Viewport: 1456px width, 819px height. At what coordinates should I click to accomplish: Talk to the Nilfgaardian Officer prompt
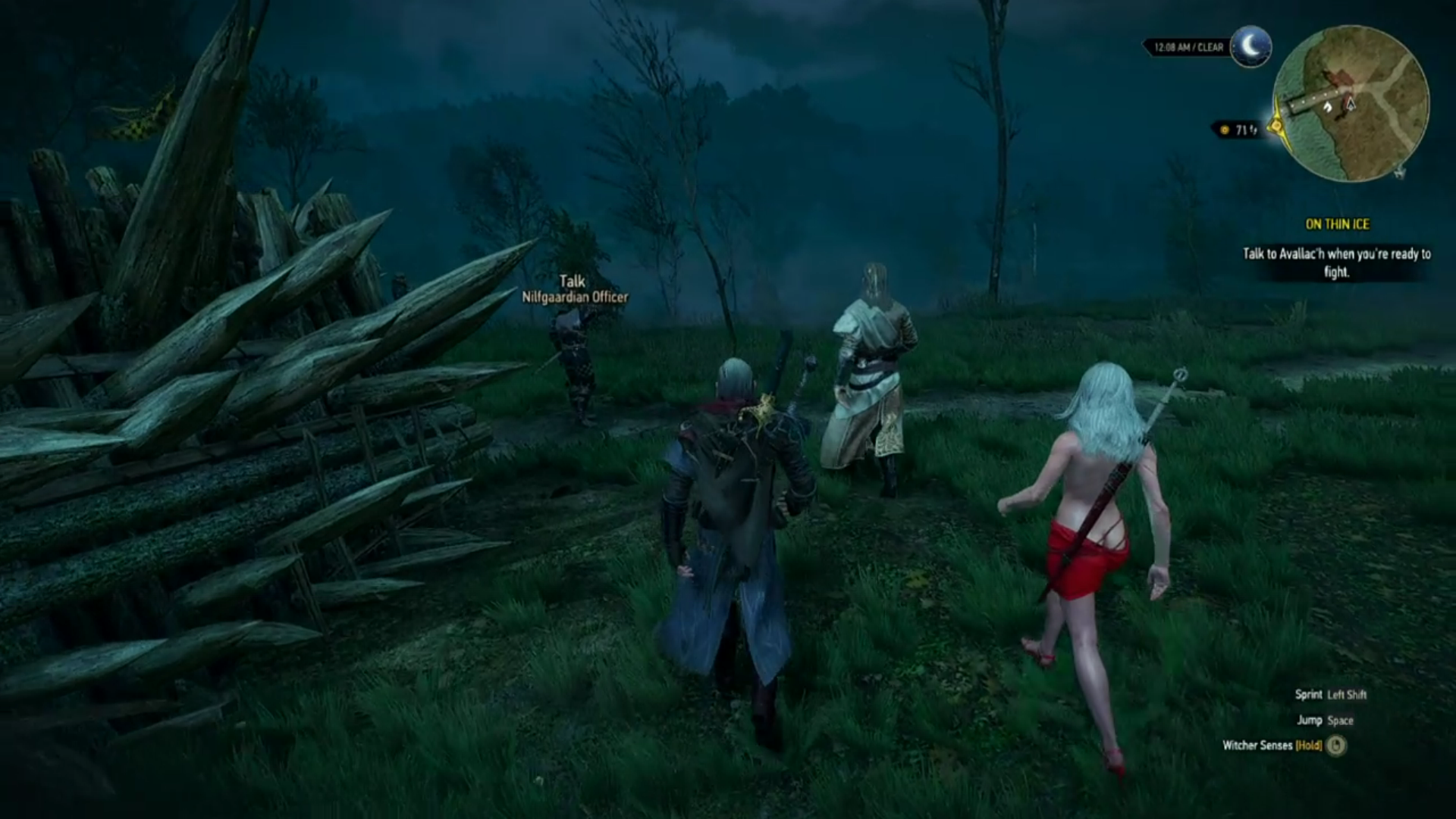(574, 290)
